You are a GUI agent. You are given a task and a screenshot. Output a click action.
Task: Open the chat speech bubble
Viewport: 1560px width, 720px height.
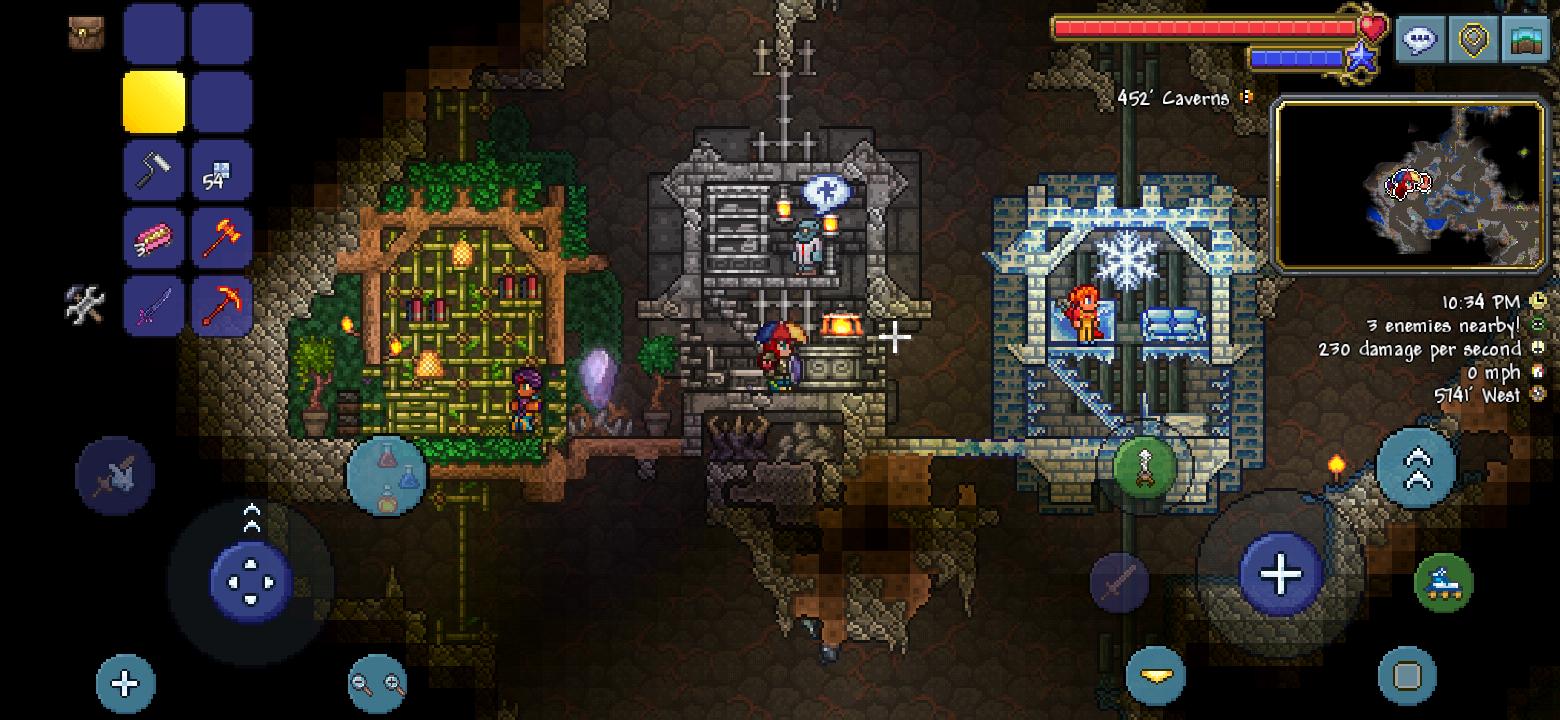(1420, 40)
